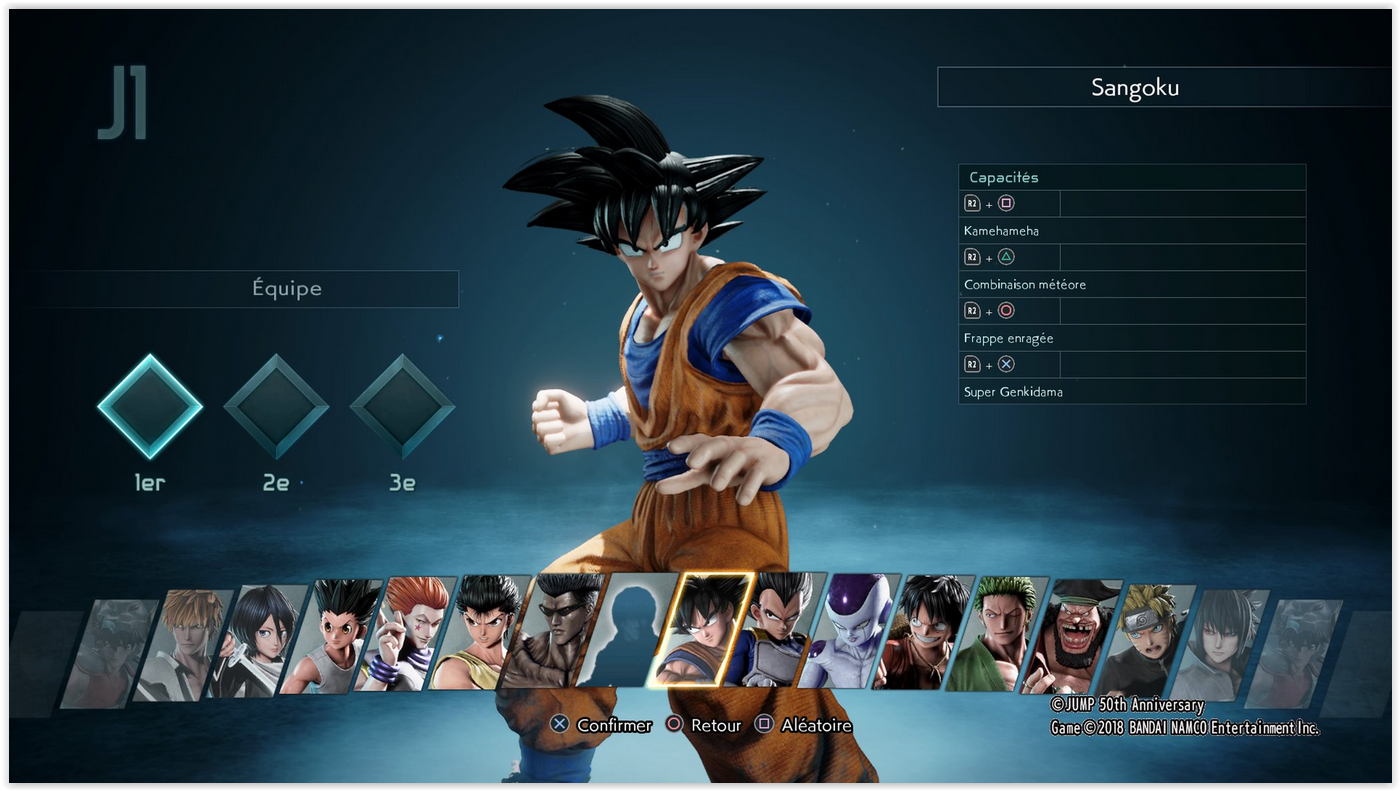Select the 1er team slot diamond
Screen dimensions: 1400x791
click(x=150, y=406)
